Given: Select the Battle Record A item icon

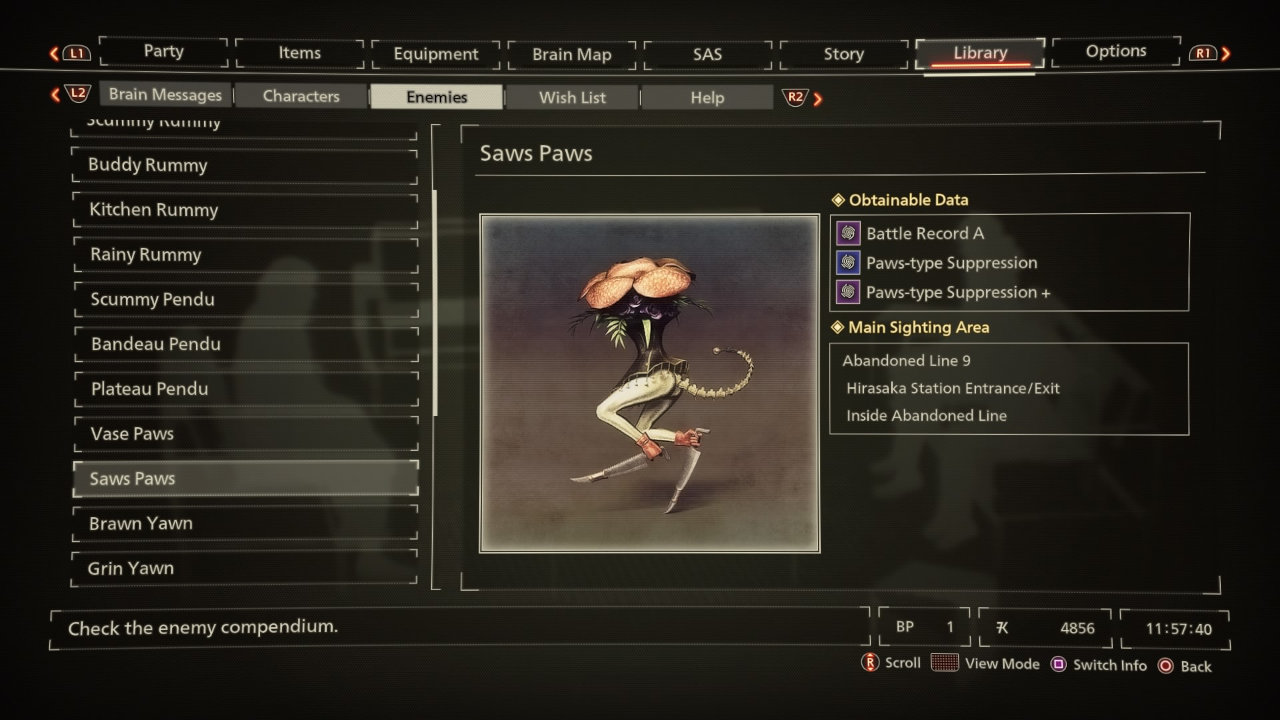Looking at the screenshot, I should (847, 232).
